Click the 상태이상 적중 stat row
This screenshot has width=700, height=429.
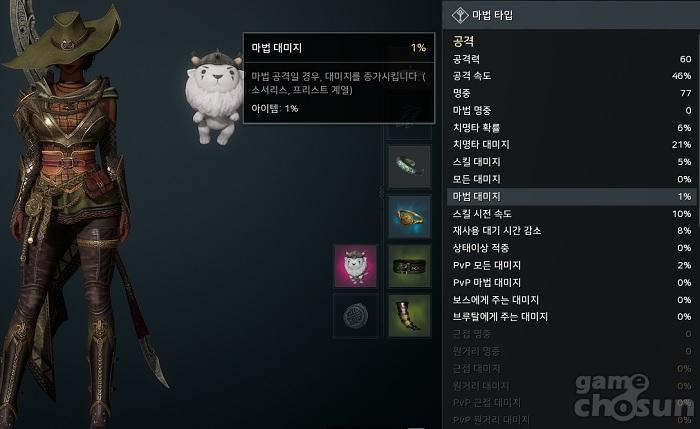pyautogui.click(x=570, y=248)
